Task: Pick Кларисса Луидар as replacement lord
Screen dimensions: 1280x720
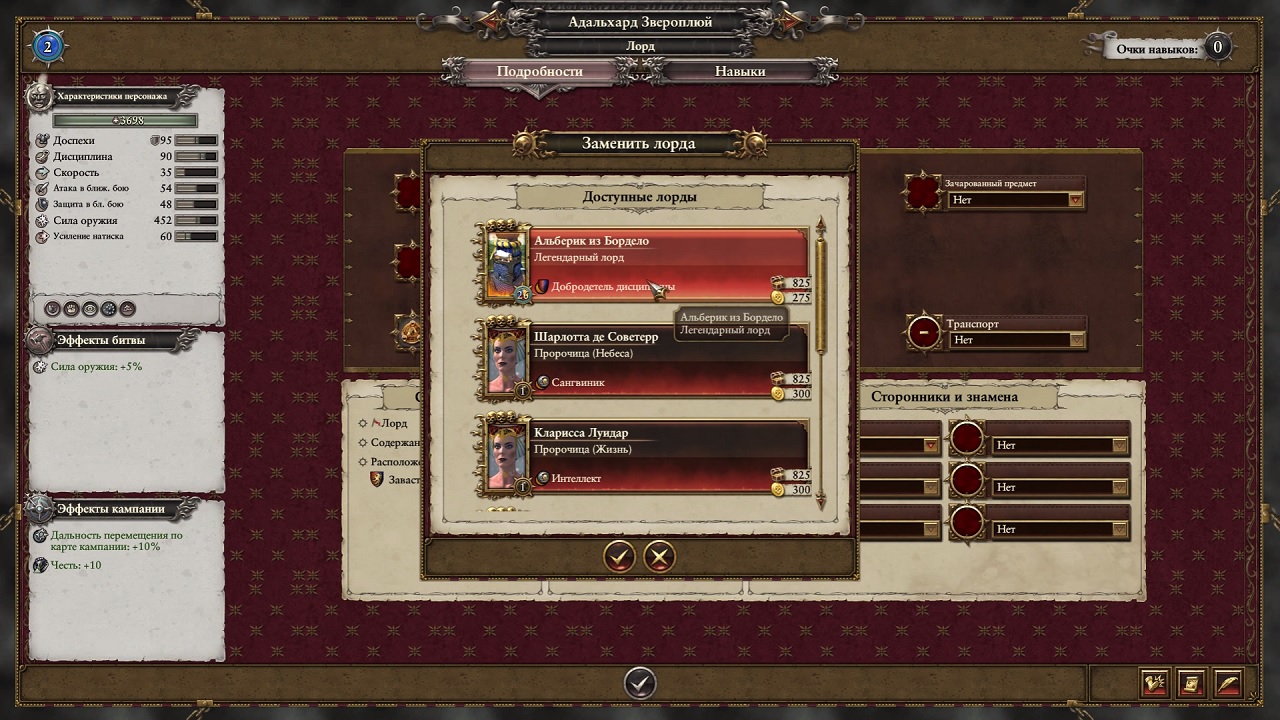Action: pos(645,456)
